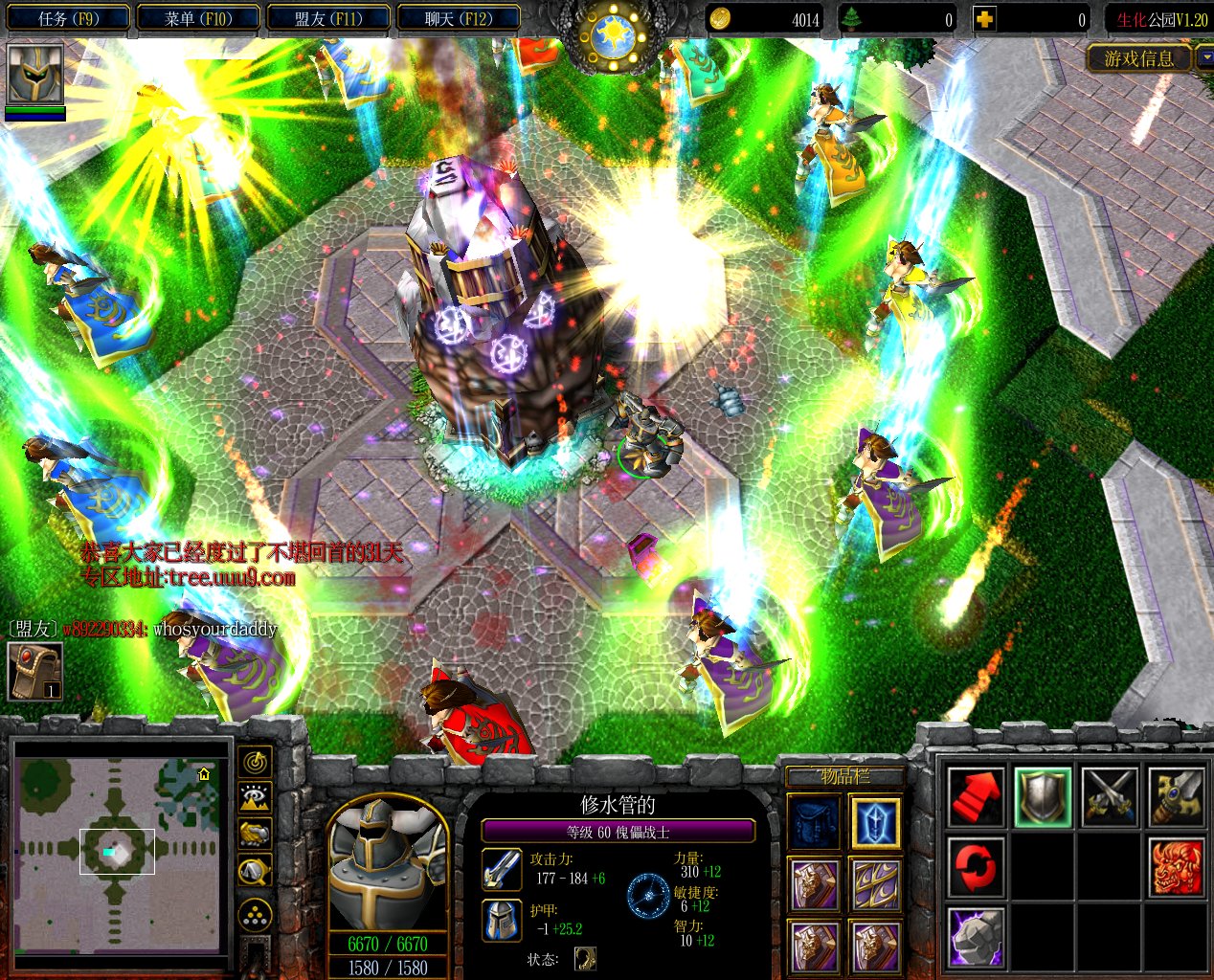Activate the red demon face ability
Viewport: 1214px width, 980px height.
tap(1177, 867)
